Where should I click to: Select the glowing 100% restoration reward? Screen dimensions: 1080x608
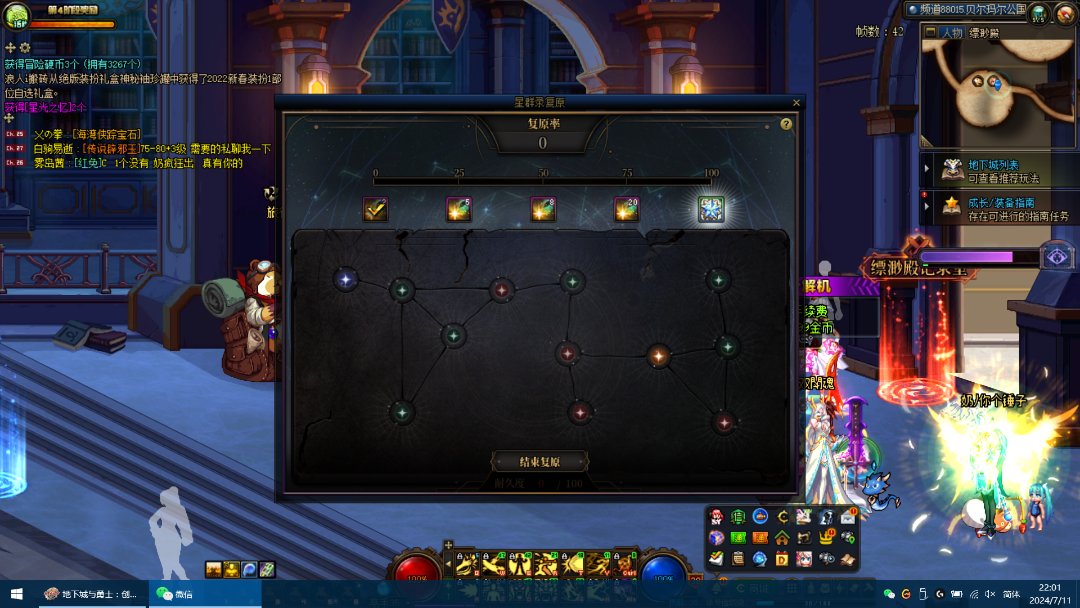click(x=710, y=209)
